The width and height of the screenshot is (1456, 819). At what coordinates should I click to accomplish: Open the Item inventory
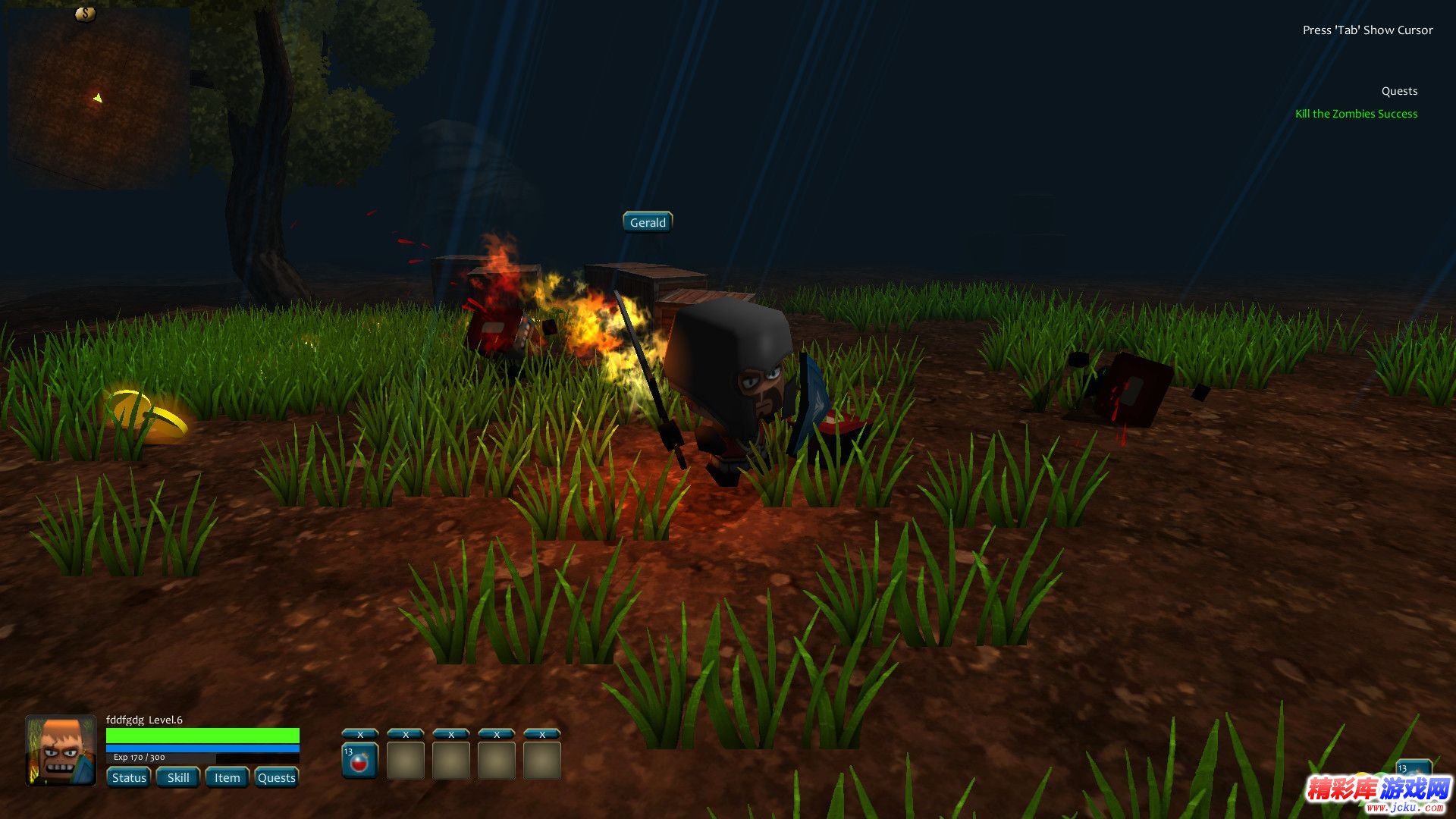[227, 777]
